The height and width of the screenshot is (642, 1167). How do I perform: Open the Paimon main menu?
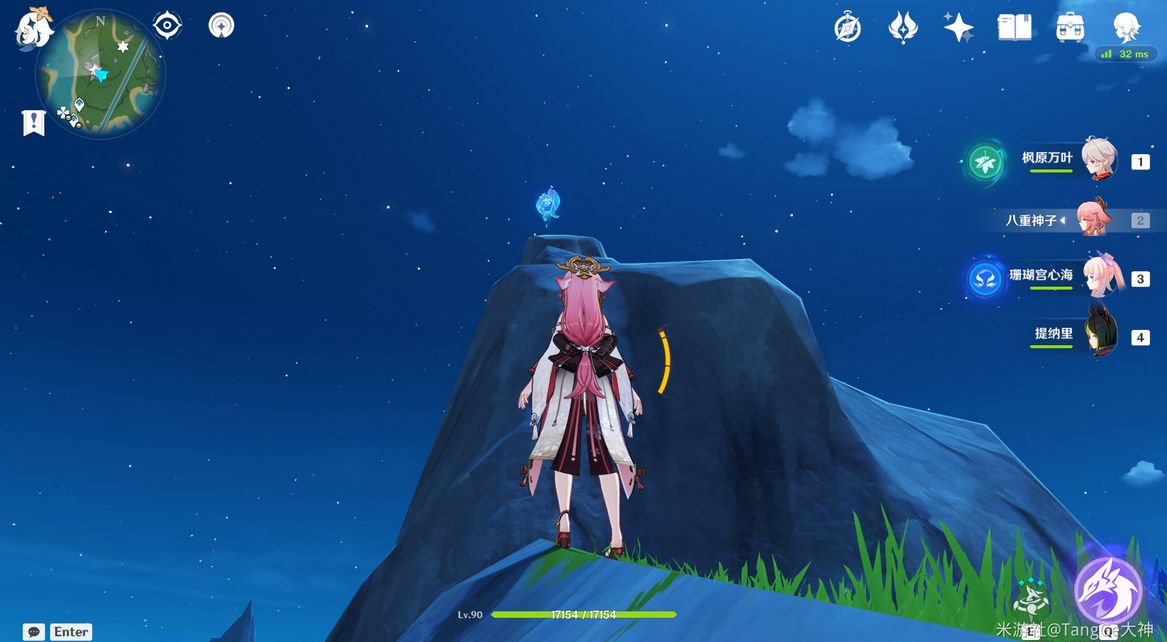(x=33, y=26)
